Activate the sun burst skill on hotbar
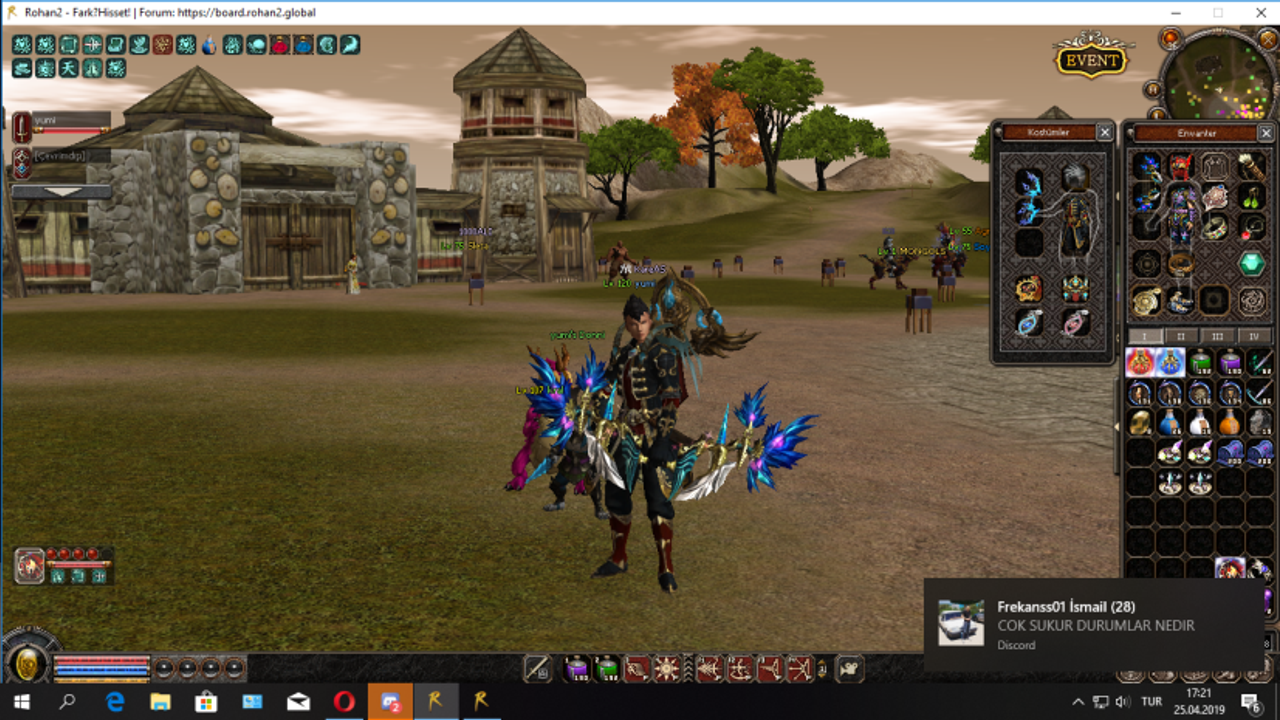The height and width of the screenshot is (720, 1280). point(667,669)
